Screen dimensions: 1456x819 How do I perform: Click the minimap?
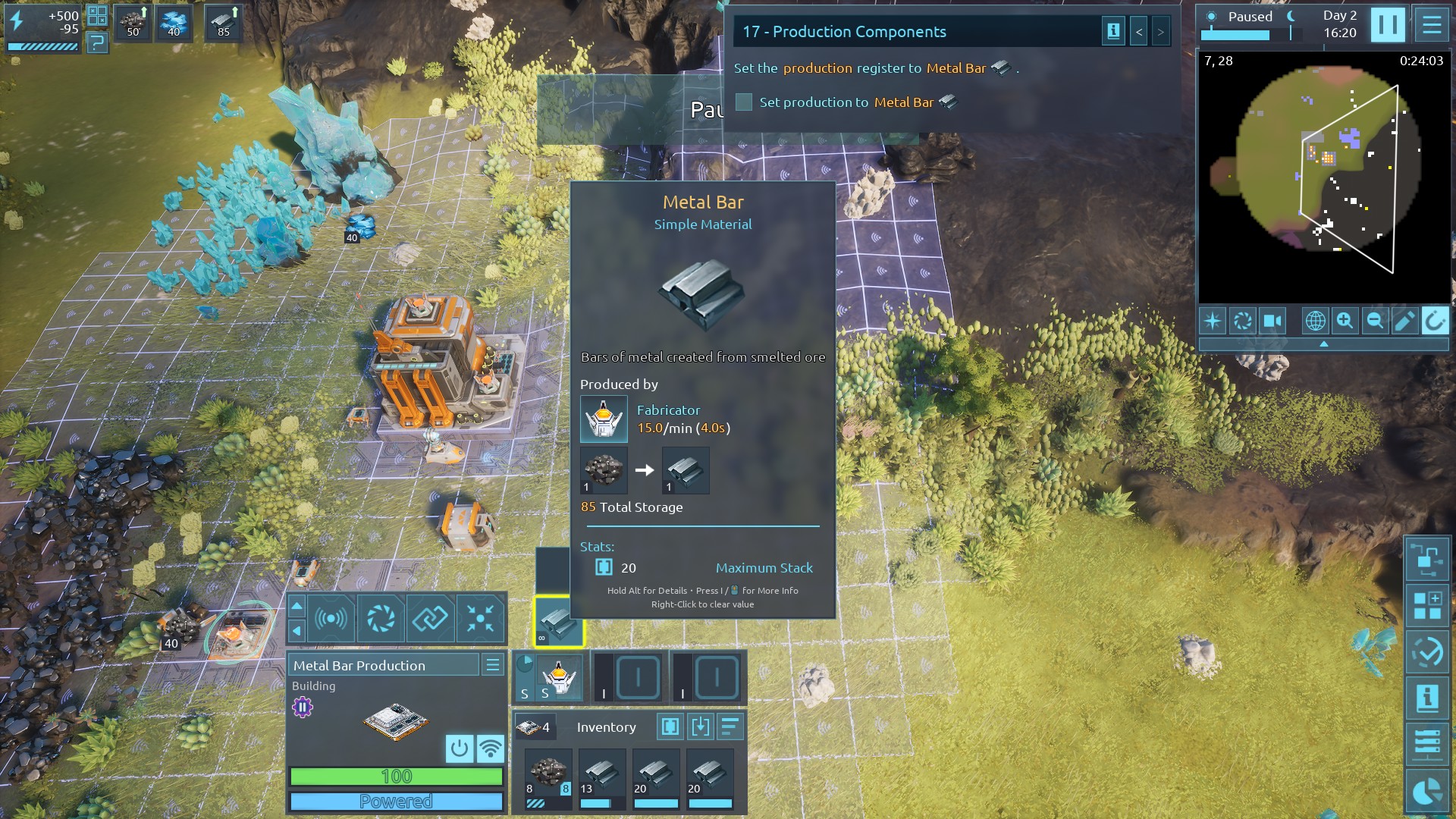1323,178
